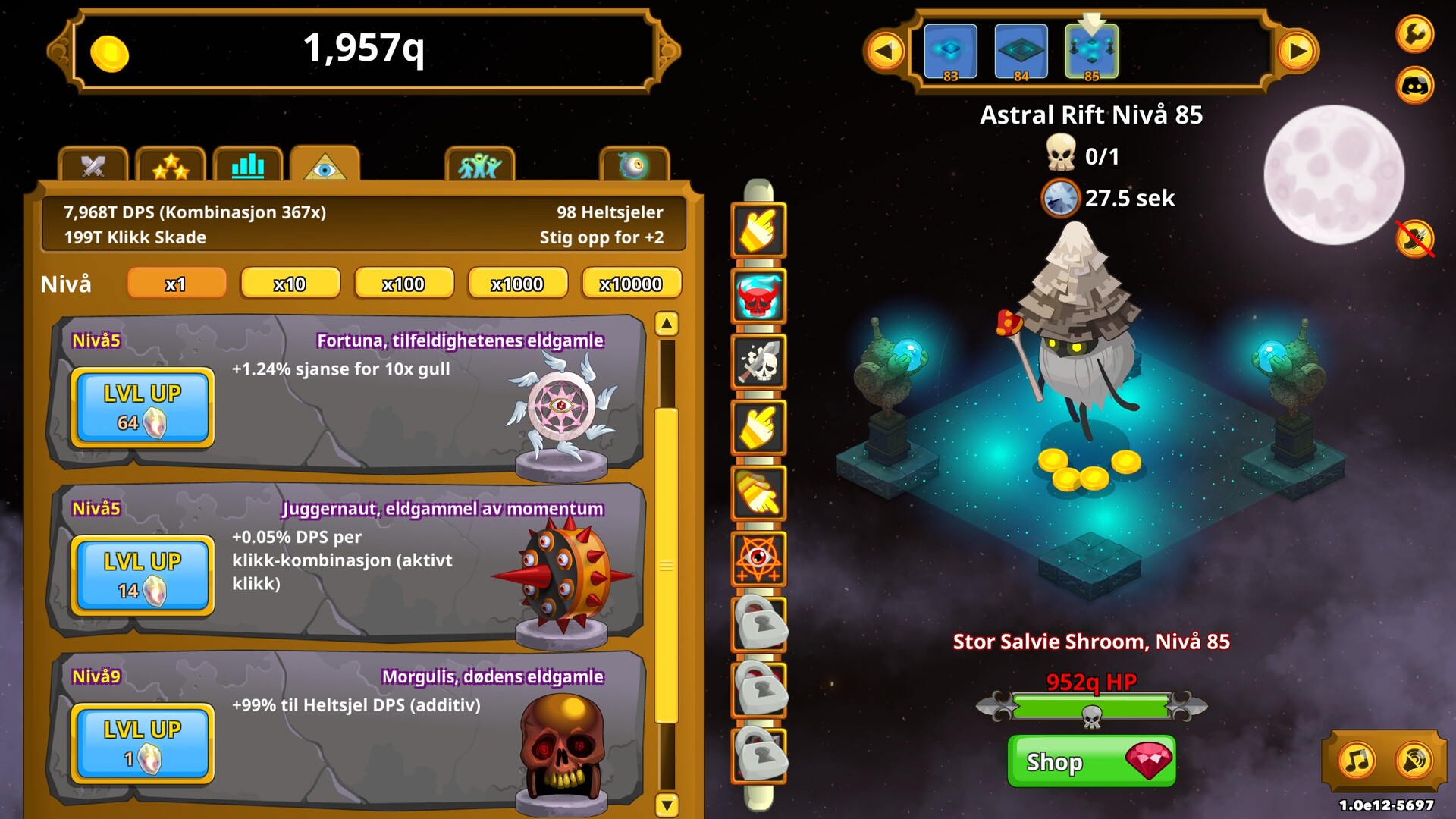Open the bar chart statistics tab
This screenshot has height=819, width=1456.
pyautogui.click(x=248, y=165)
